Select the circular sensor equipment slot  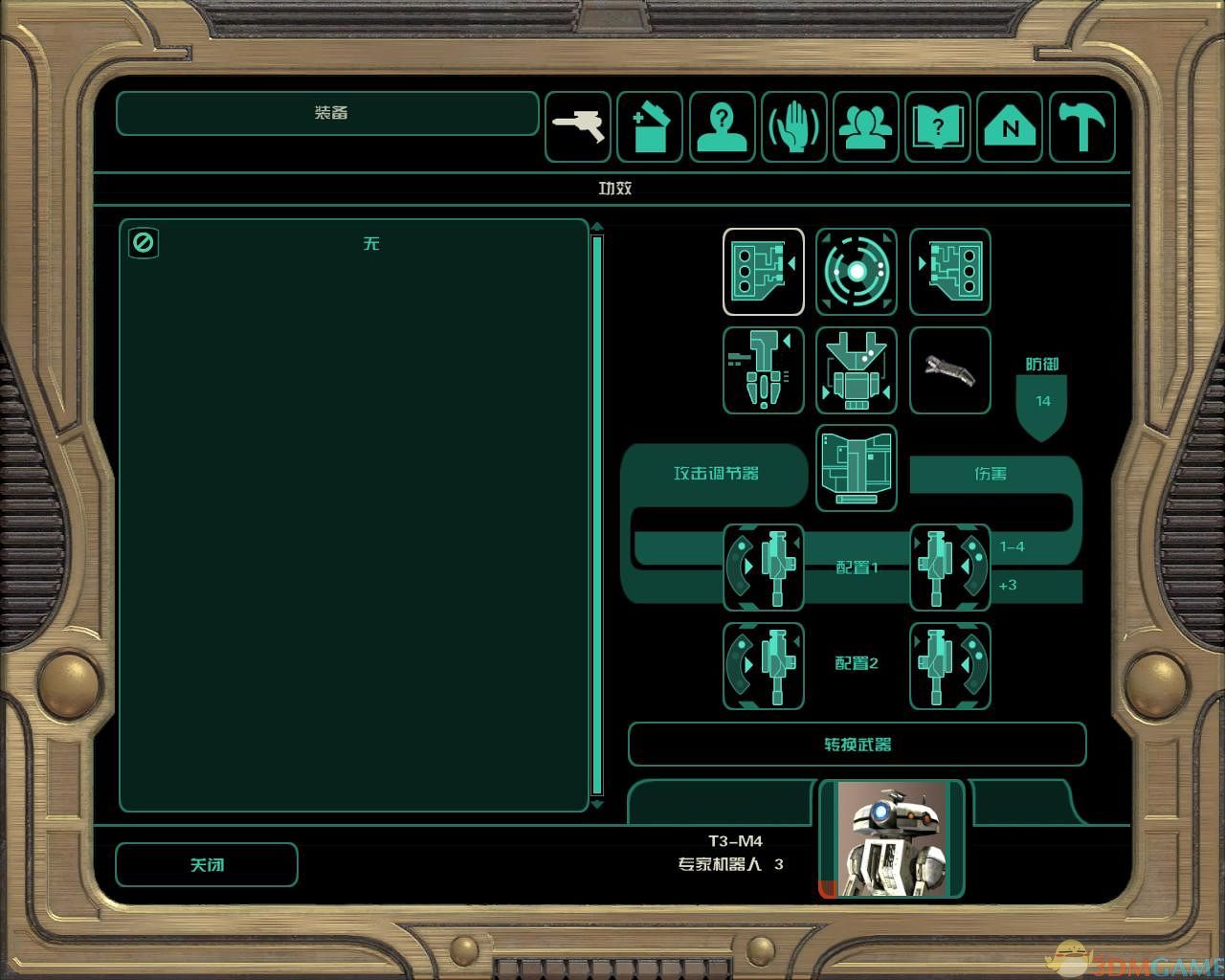[857, 272]
